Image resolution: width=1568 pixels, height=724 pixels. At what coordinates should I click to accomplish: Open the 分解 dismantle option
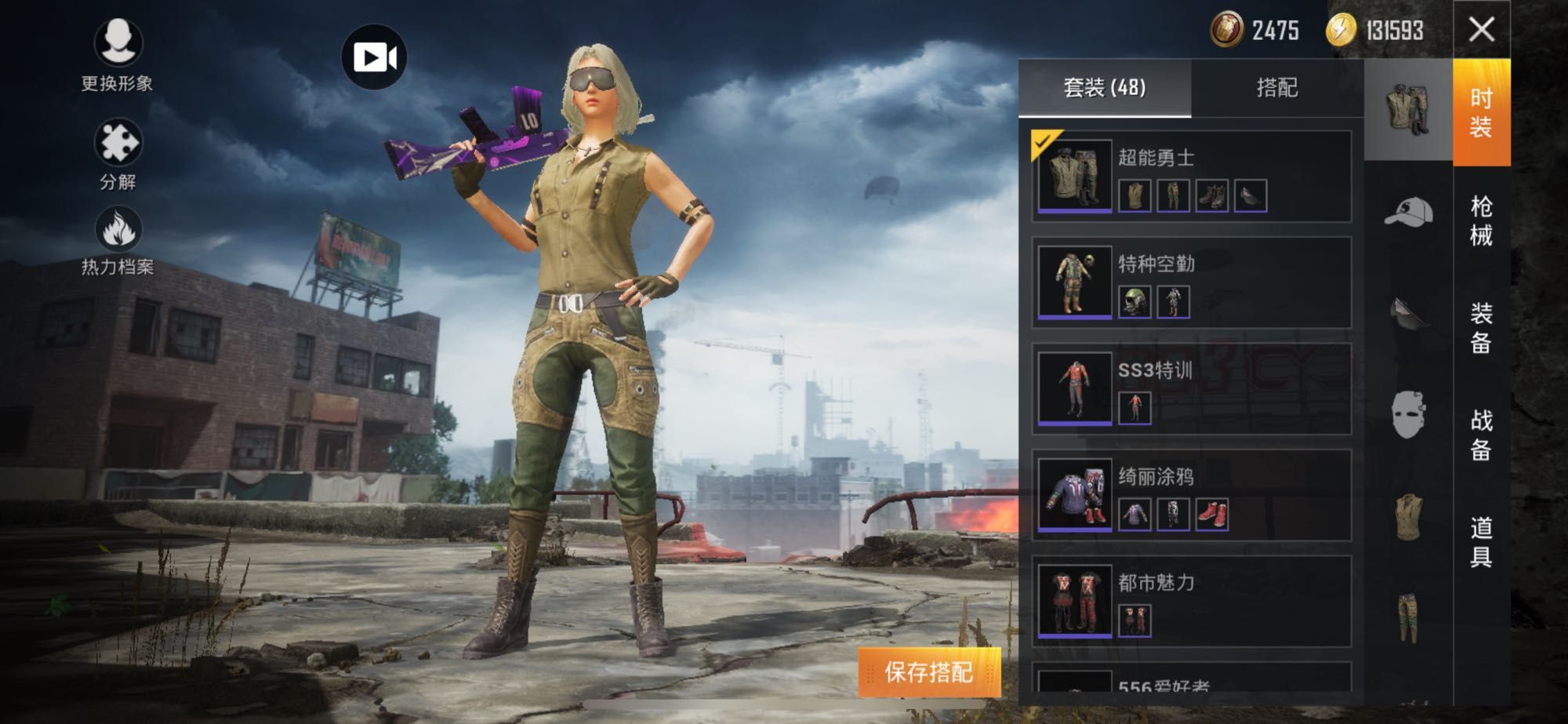118,153
